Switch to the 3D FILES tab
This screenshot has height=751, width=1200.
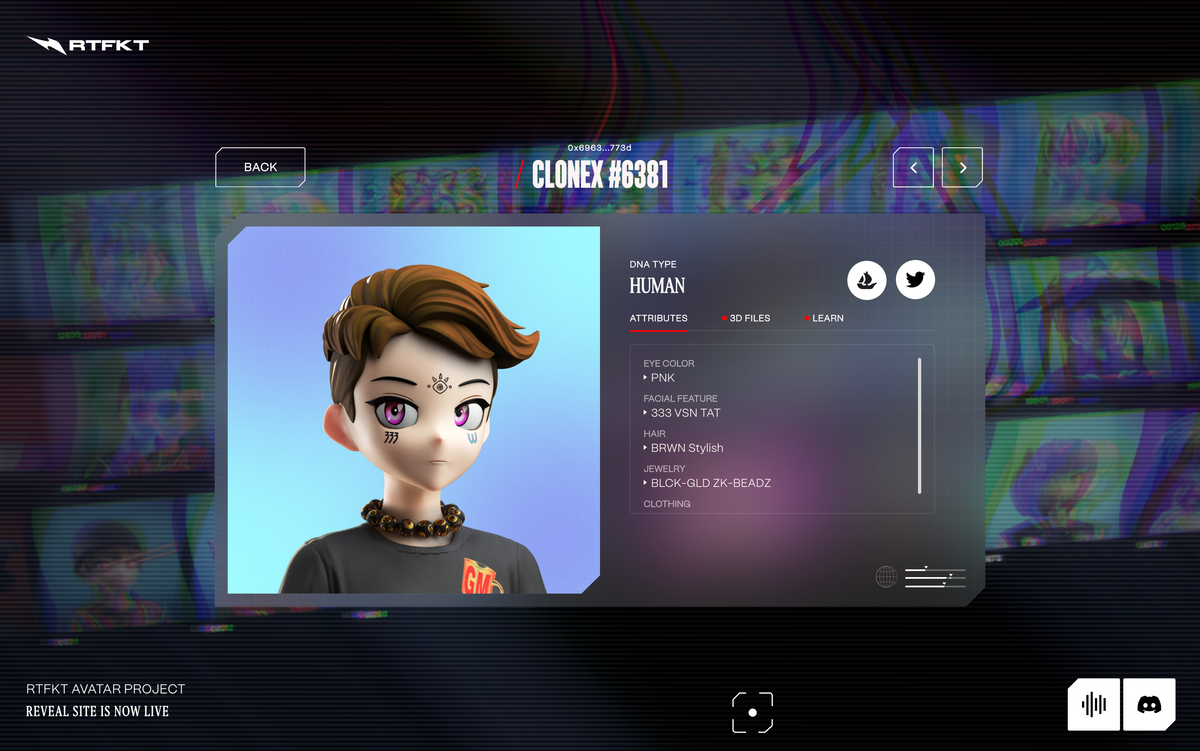tap(749, 318)
